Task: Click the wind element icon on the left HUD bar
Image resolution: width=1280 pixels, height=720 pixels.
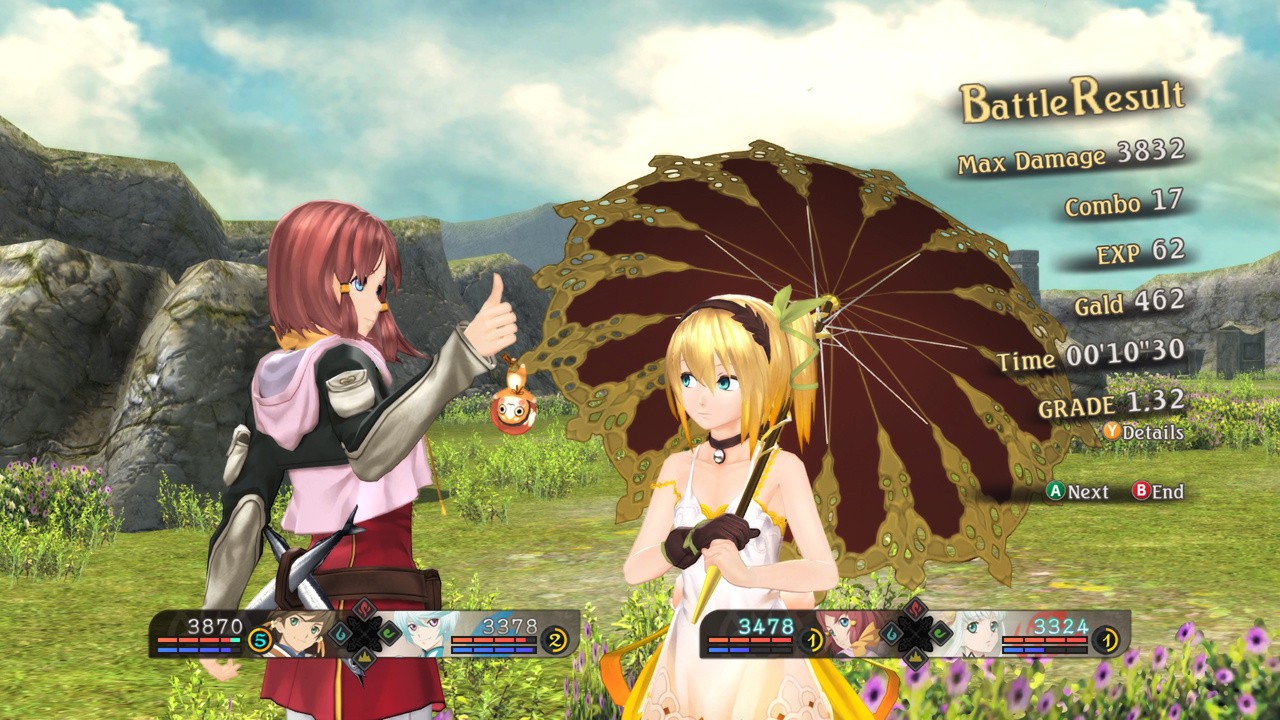Action: 387,634
